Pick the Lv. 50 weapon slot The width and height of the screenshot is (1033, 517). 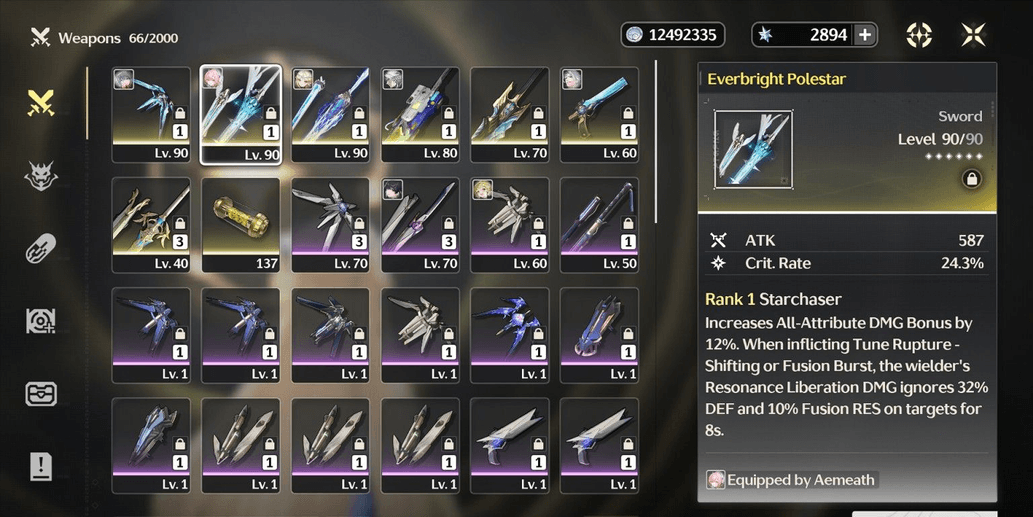(x=600, y=225)
